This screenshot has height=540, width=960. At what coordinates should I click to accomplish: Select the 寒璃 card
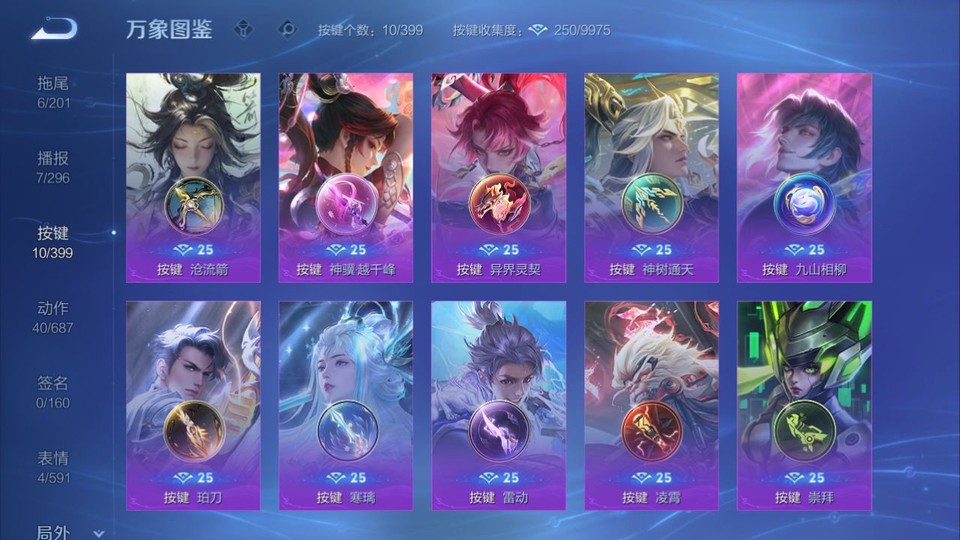point(346,405)
